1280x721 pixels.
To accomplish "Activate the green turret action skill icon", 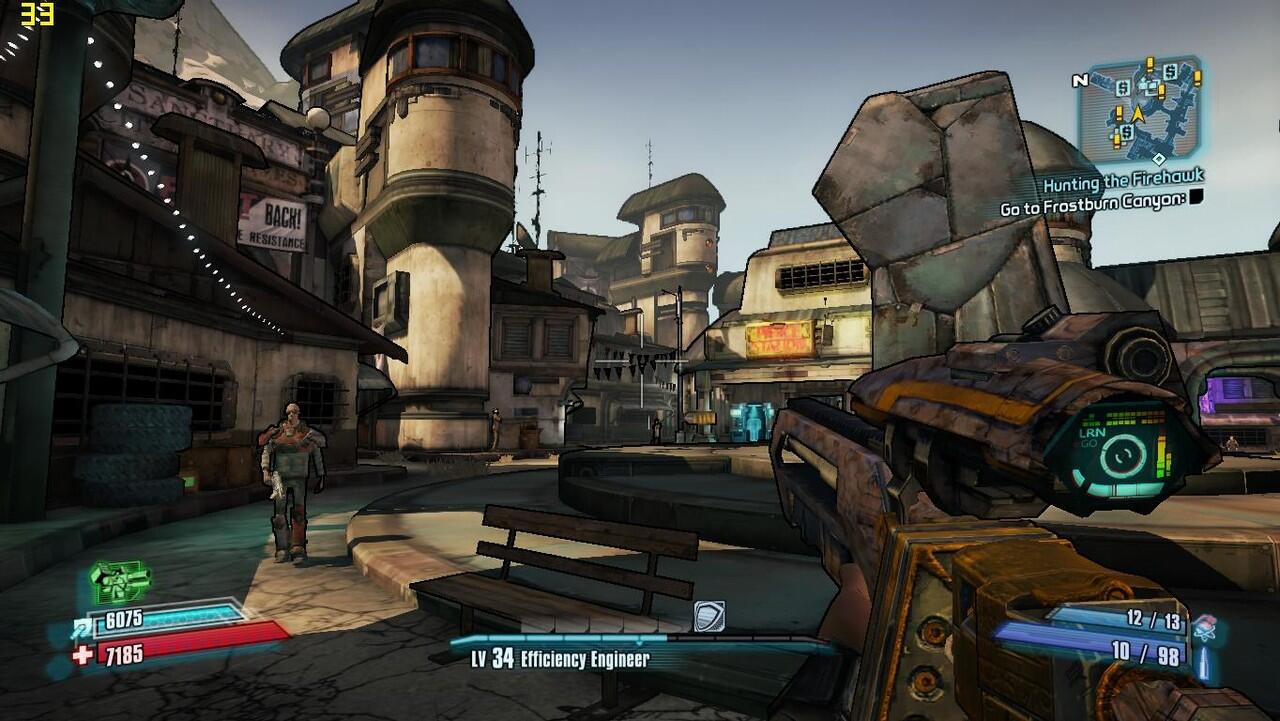I will click(120, 578).
